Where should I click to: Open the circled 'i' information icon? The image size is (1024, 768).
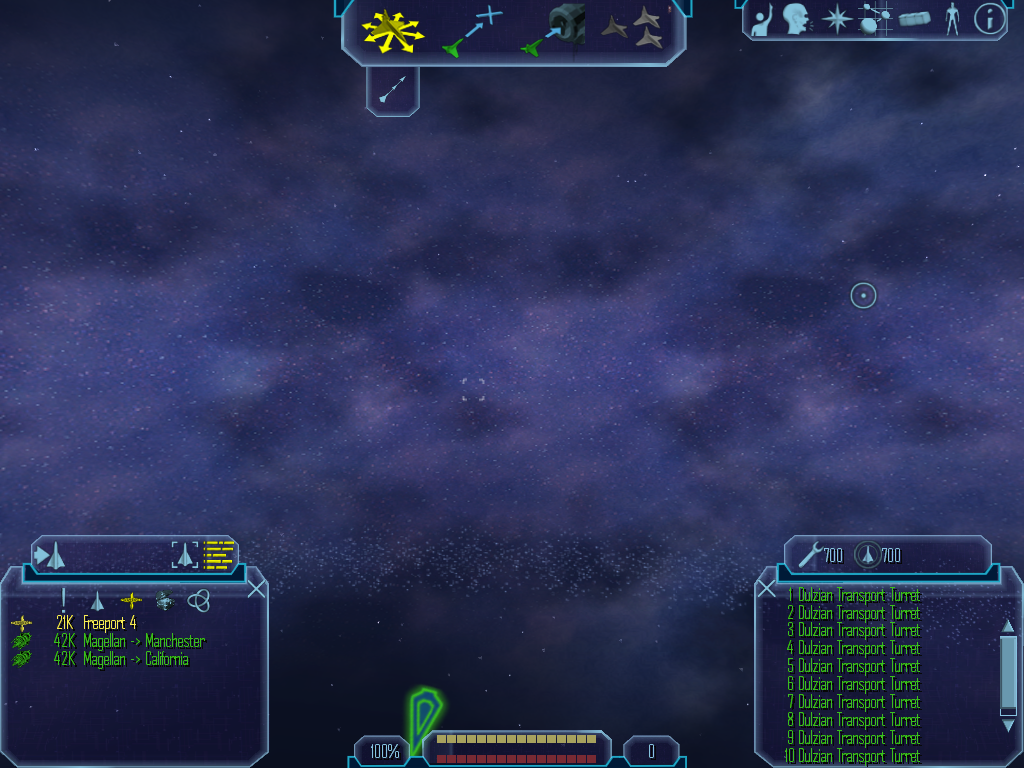pos(989,19)
